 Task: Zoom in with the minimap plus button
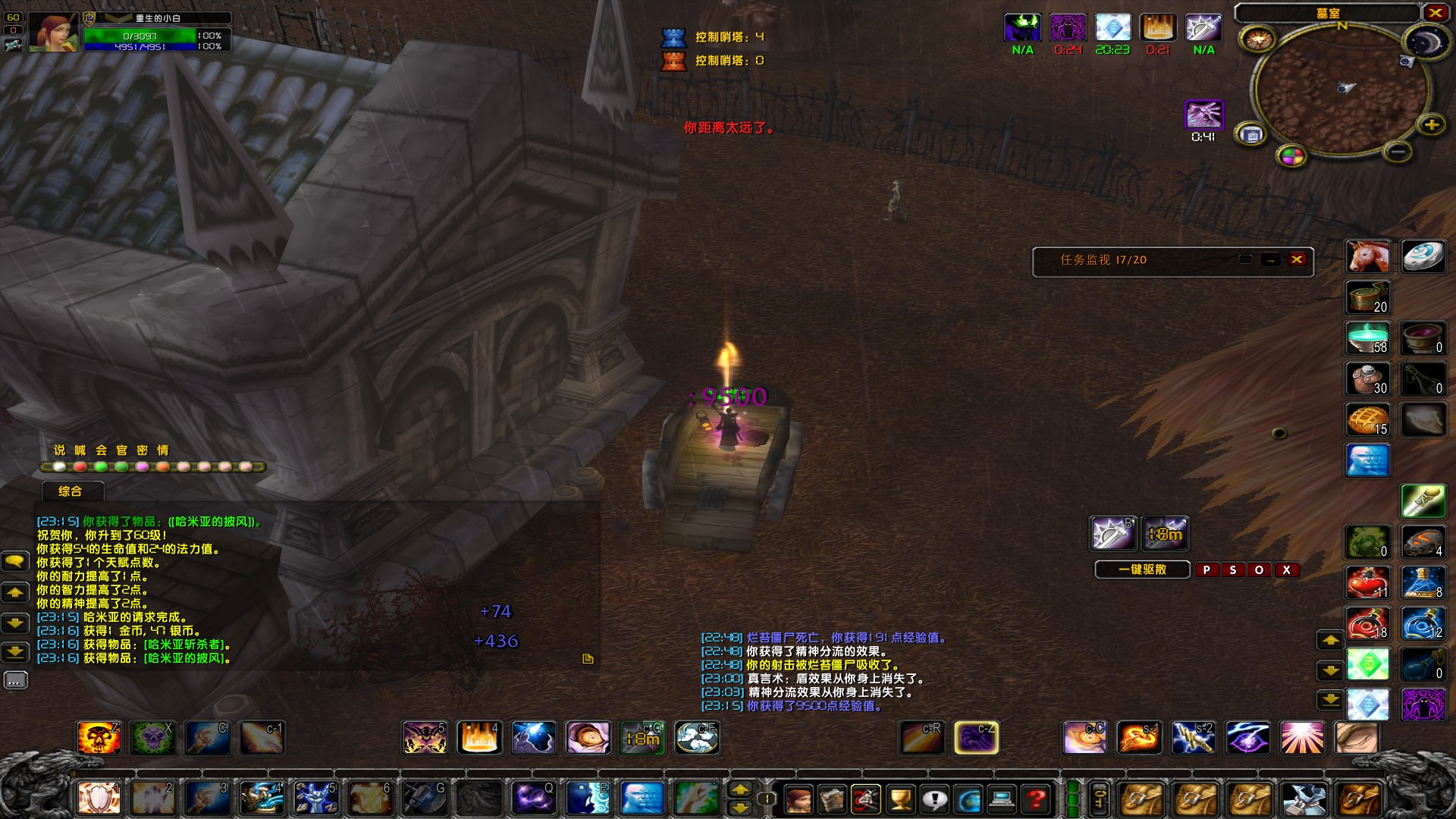tap(1432, 124)
